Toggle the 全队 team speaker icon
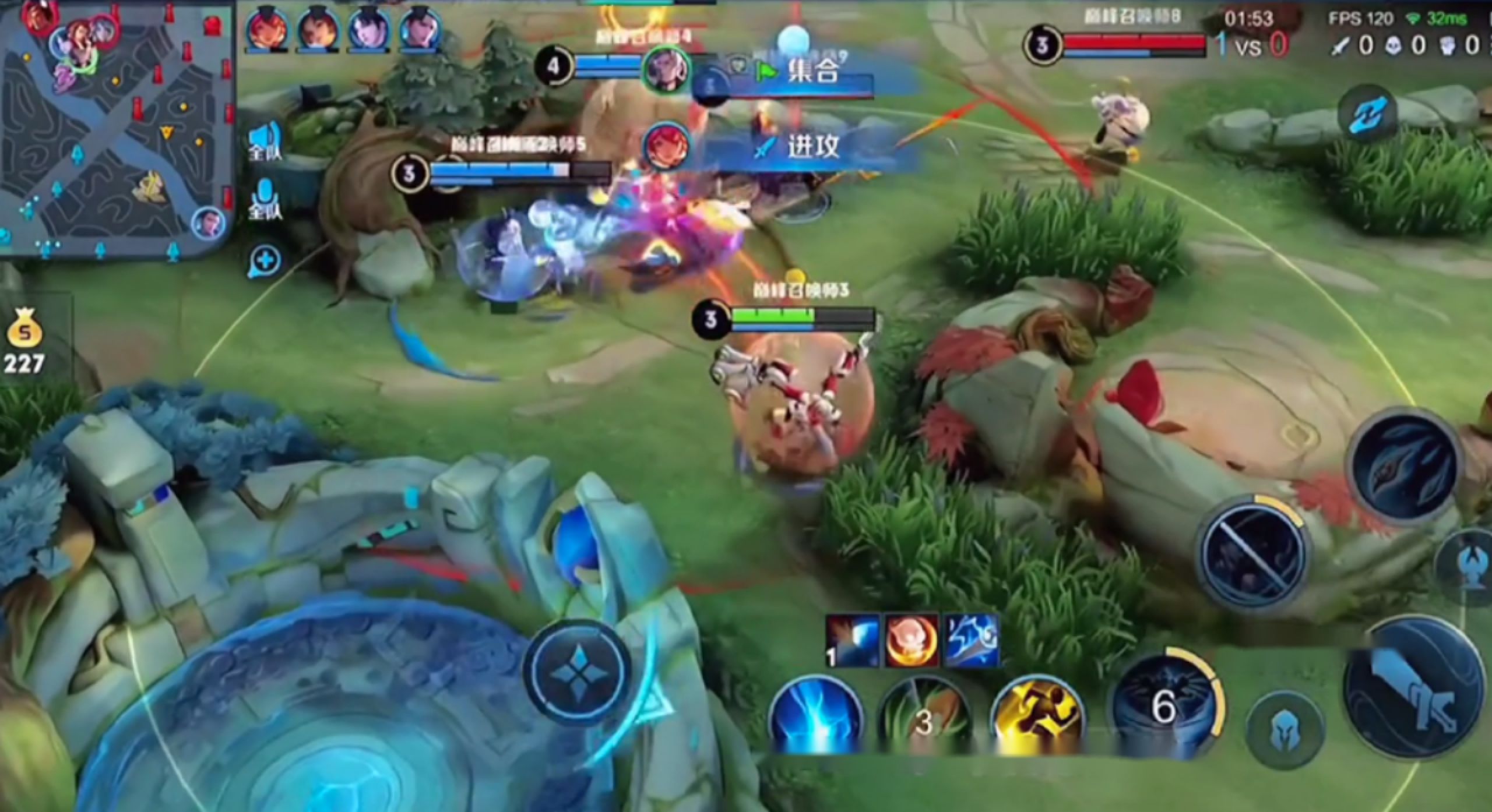The image size is (1492, 812). pos(266,143)
